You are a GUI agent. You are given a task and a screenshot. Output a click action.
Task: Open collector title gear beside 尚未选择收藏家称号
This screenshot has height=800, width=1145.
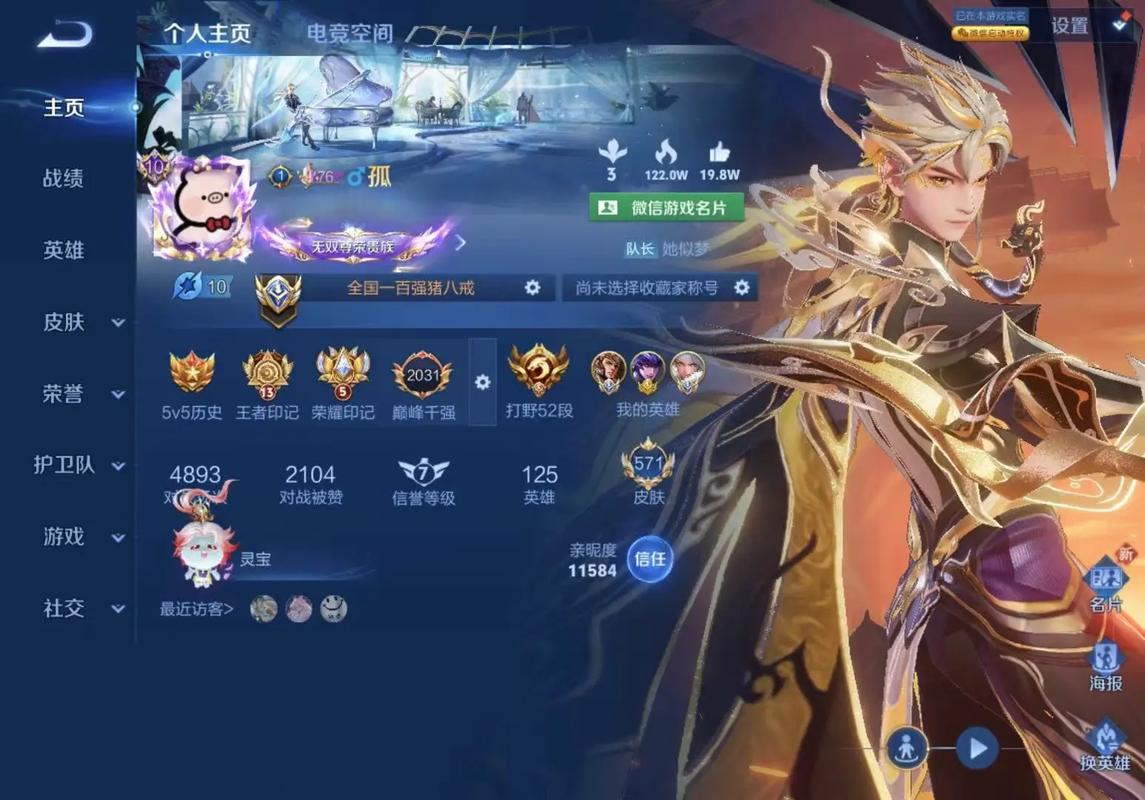point(741,288)
